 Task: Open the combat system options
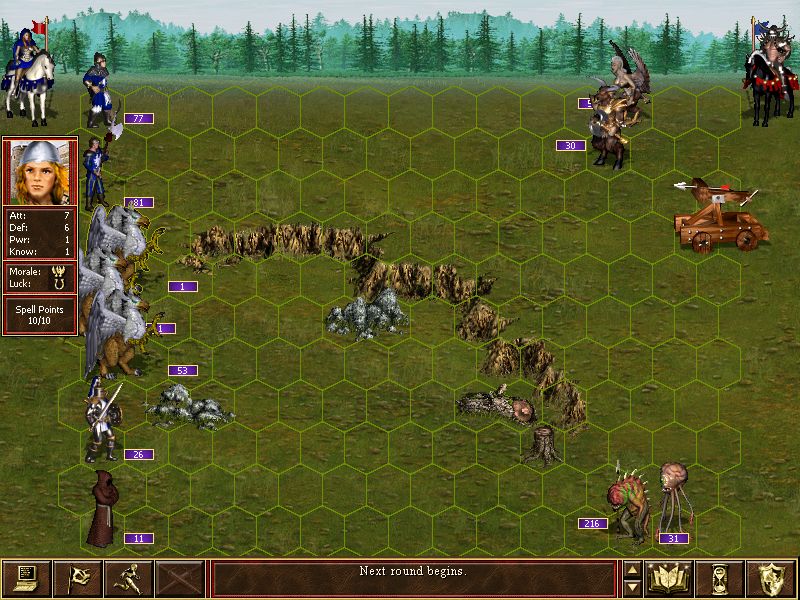pyautogui.click(x=26, y=578)
